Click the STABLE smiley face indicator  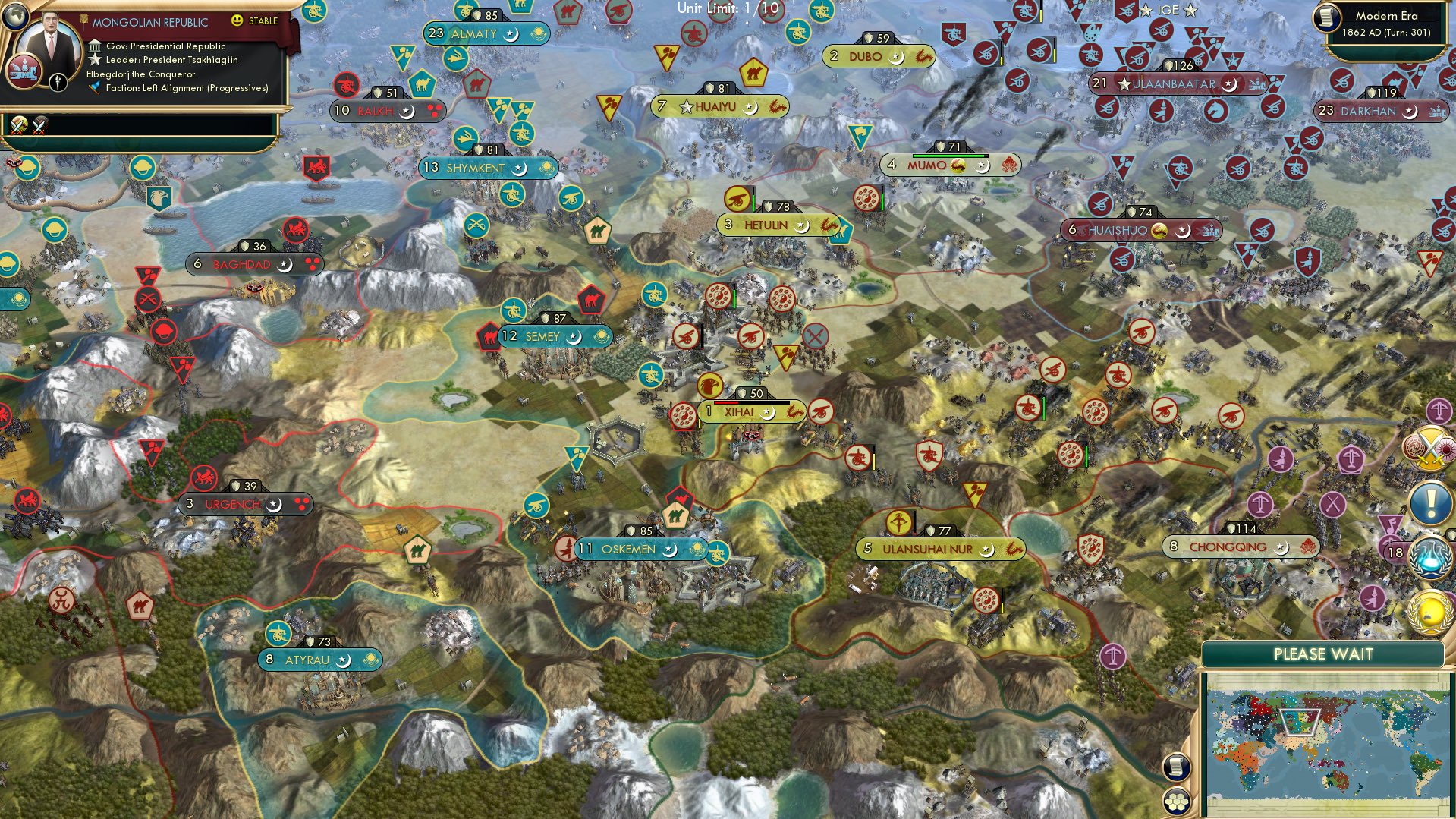click(x=238, y=20)
